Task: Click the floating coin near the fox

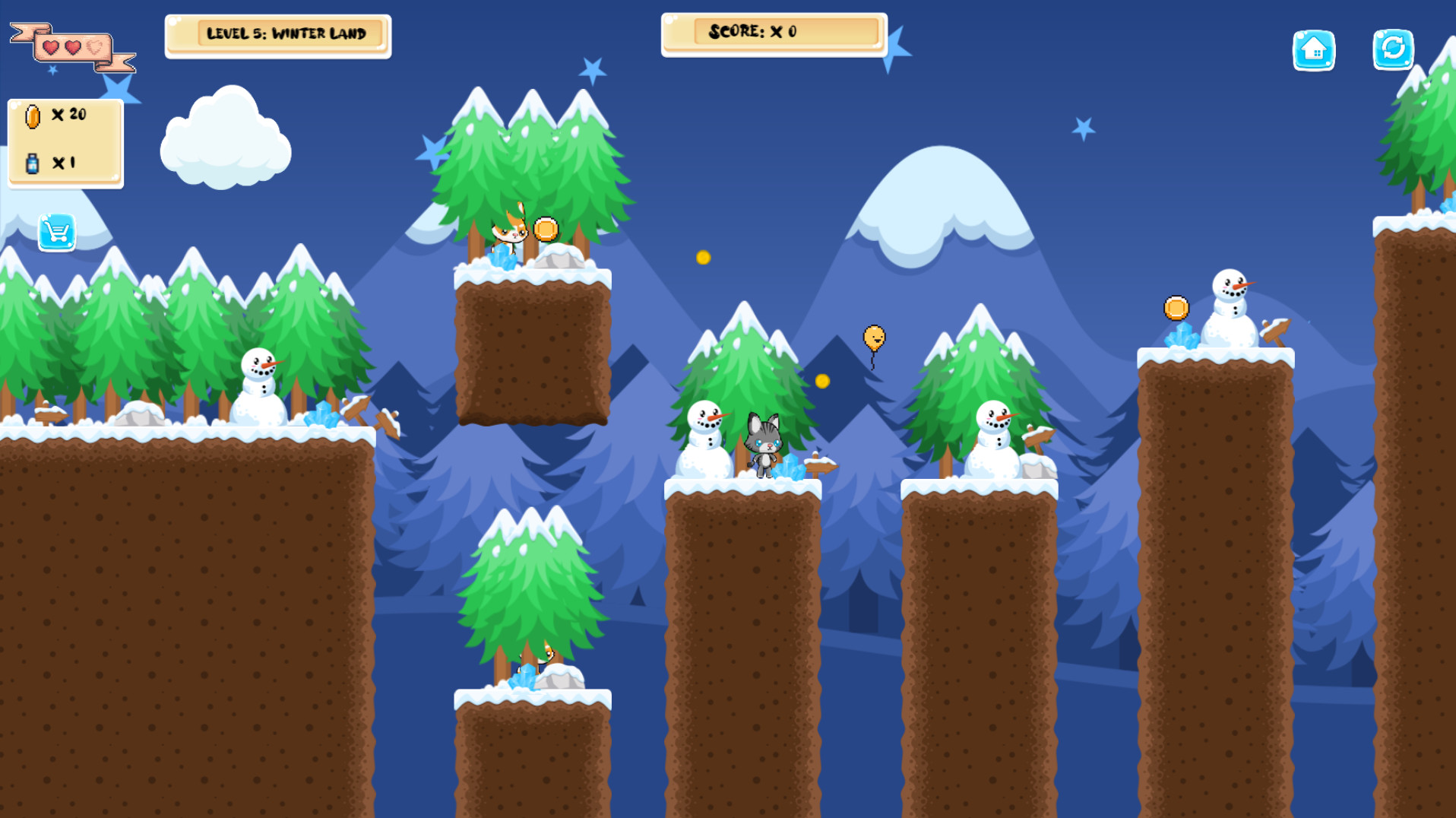Action: pos(546,227)
